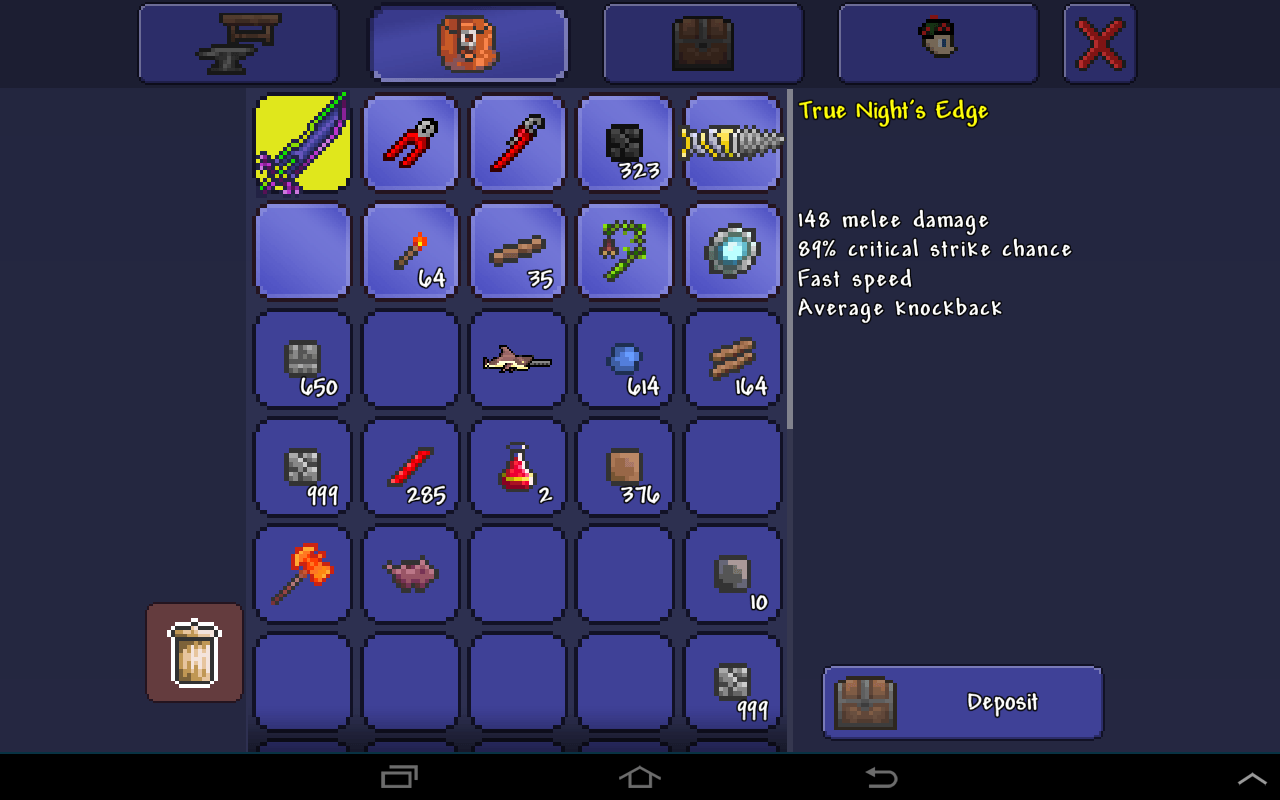The width and height of the screenshot is (1280, 800).
Task: Click the dirt block stack of 376
Action: (625, 467)
